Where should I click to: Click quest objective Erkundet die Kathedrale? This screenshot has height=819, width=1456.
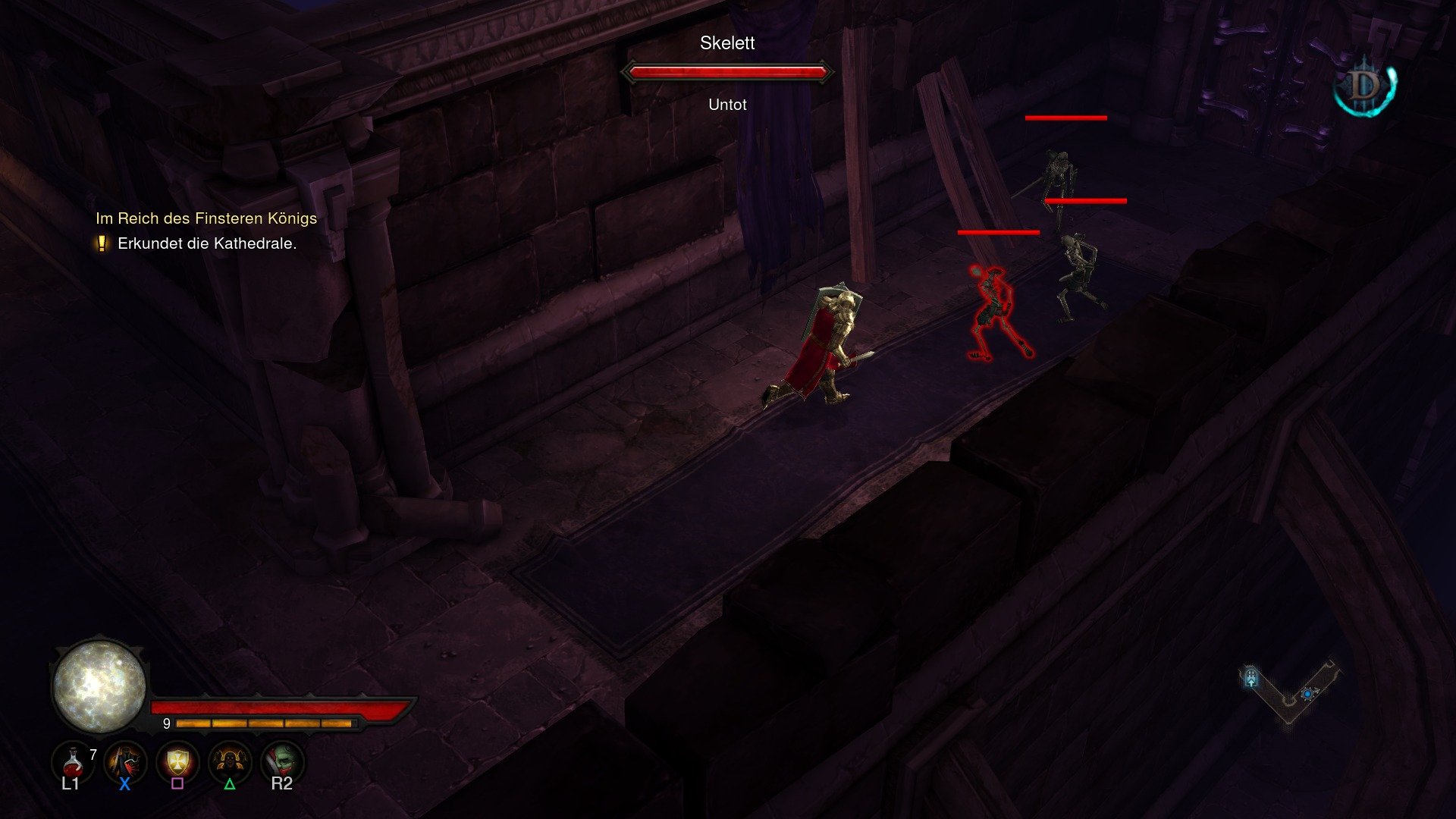(x=206, y=244)
